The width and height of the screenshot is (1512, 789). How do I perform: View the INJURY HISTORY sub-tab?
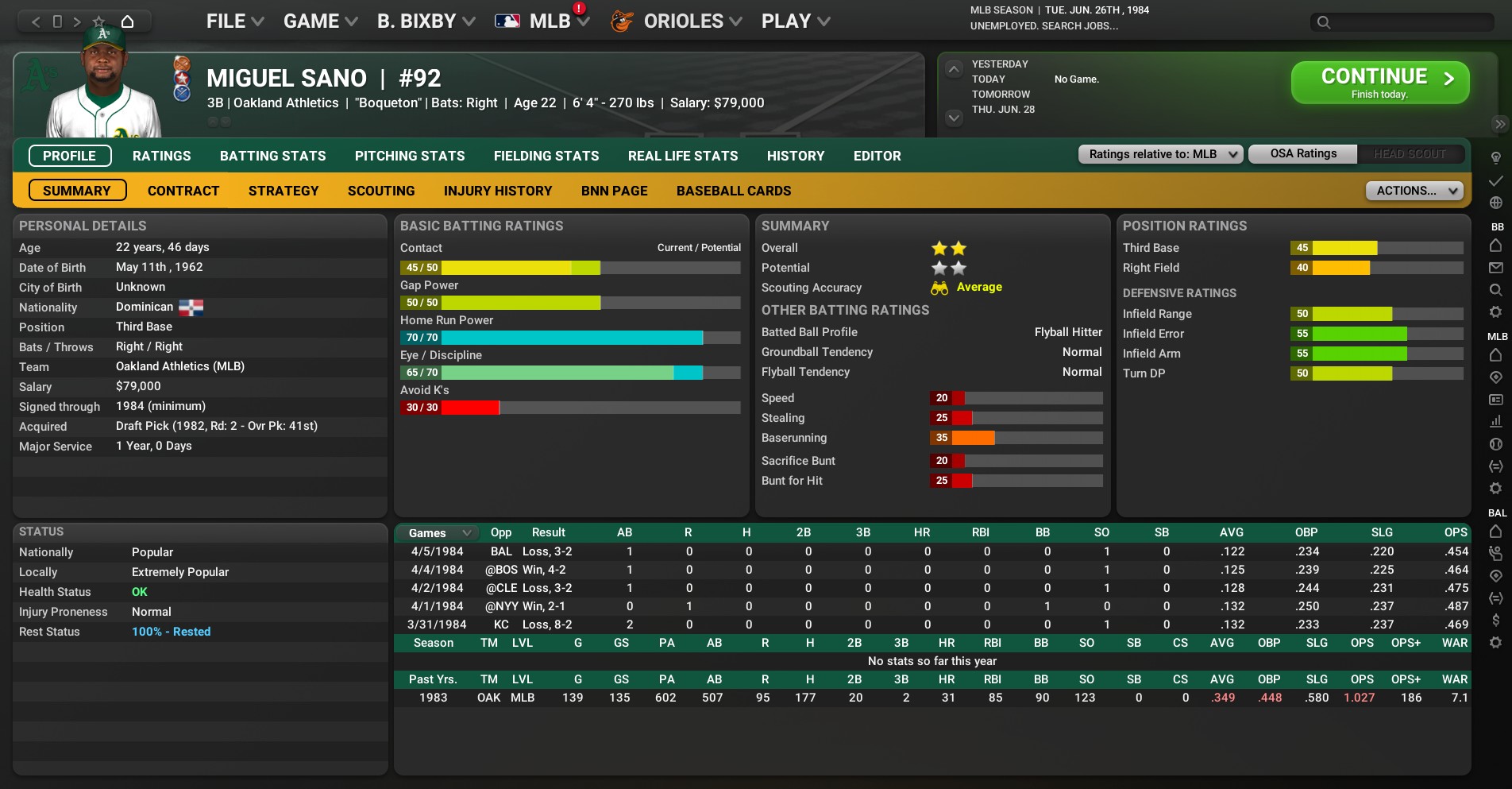497,191
